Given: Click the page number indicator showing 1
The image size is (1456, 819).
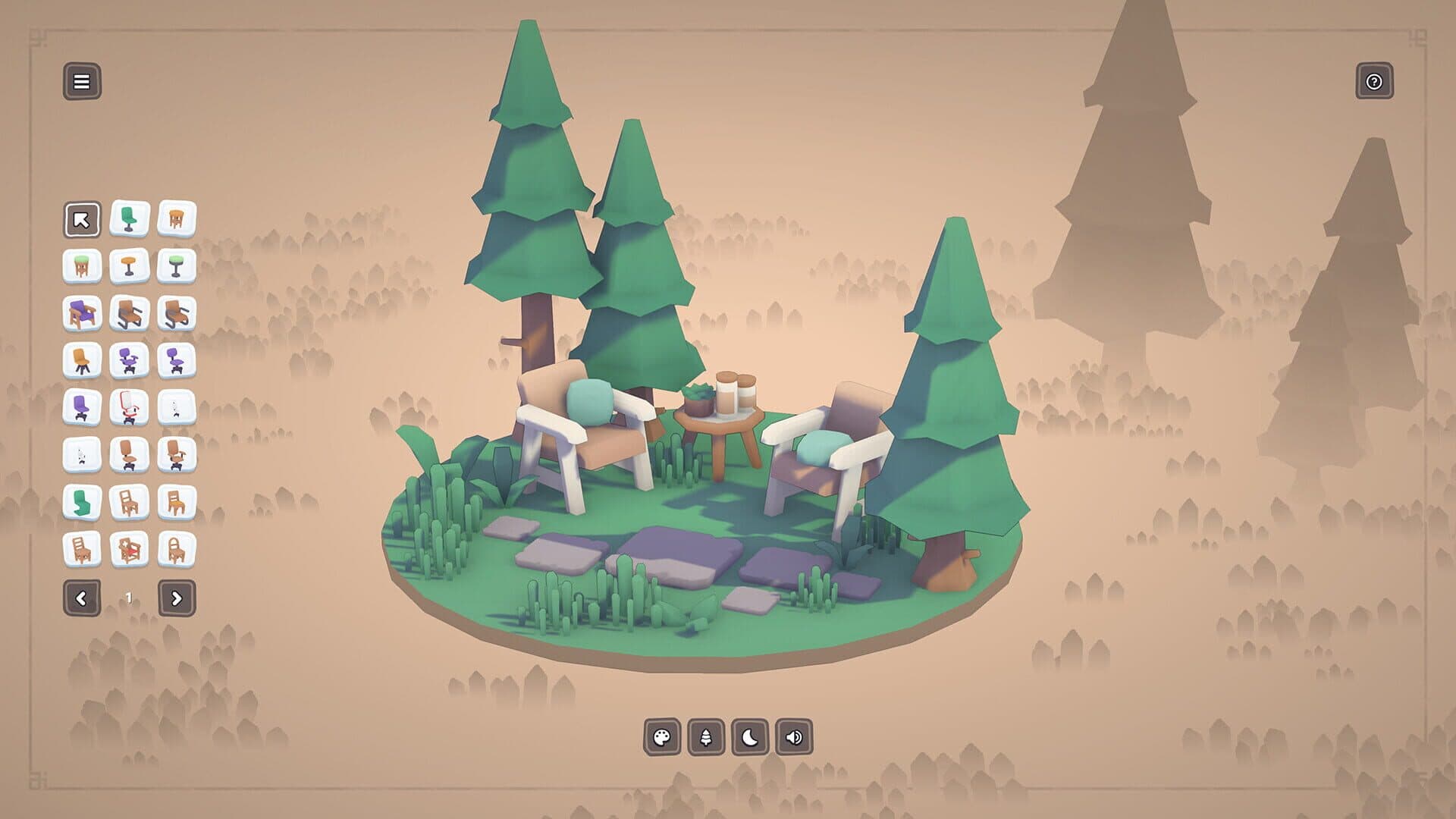Looking at the screenshot, I should 129,597.
